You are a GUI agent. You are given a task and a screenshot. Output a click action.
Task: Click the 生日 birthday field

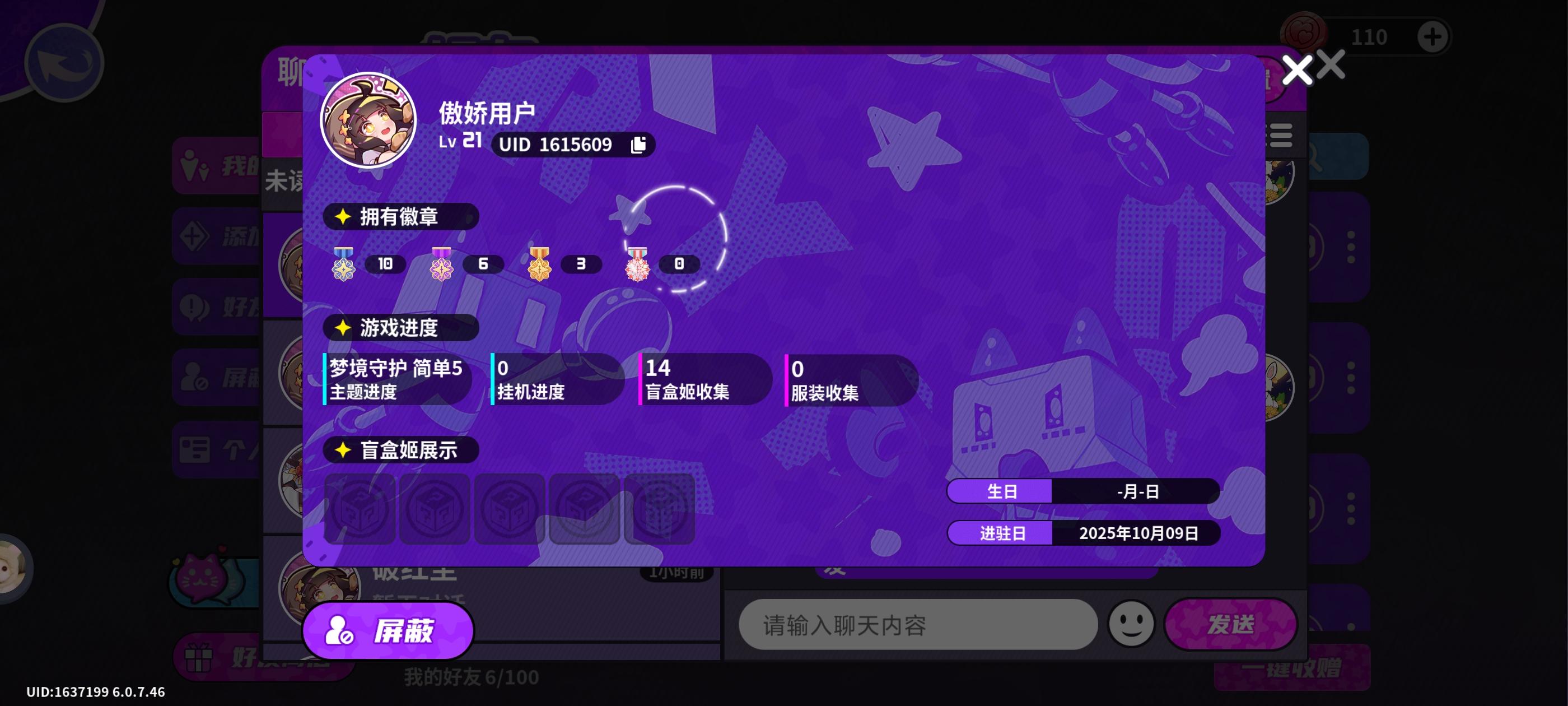(1000, 491)
